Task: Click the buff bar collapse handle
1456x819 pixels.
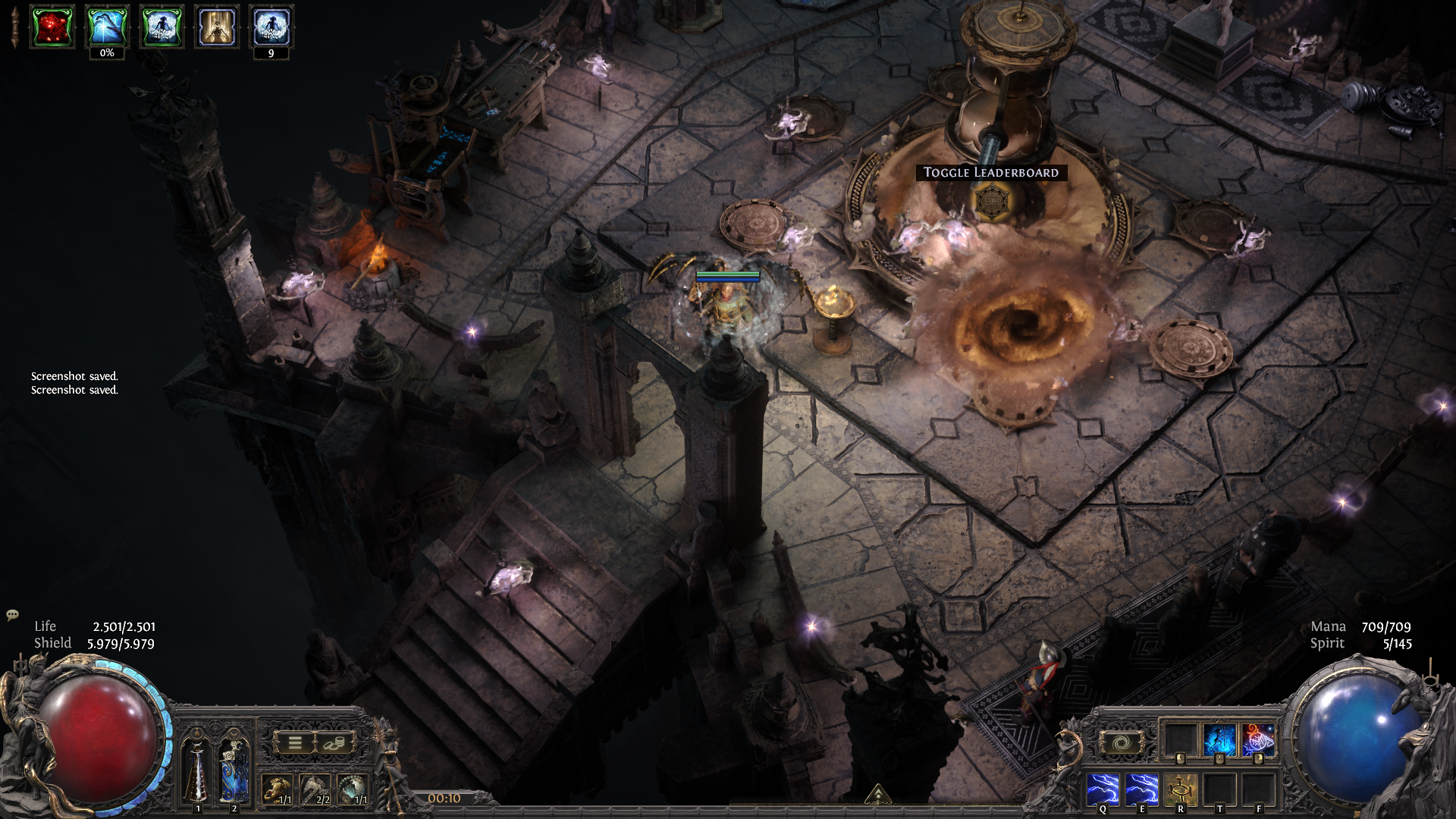Action: (x=14, y=27)
